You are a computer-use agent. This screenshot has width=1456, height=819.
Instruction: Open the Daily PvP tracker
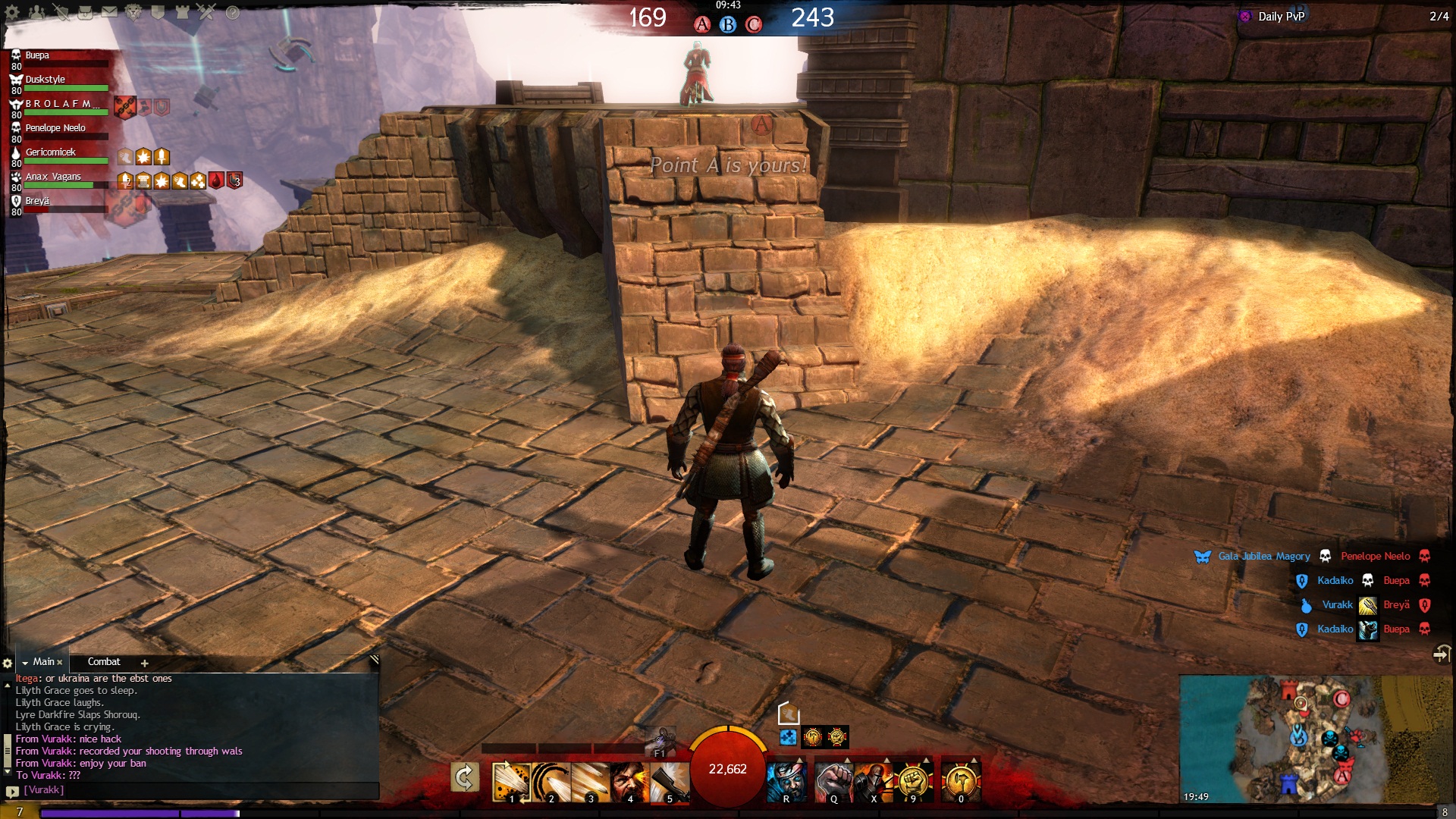tap(1281, 17)
